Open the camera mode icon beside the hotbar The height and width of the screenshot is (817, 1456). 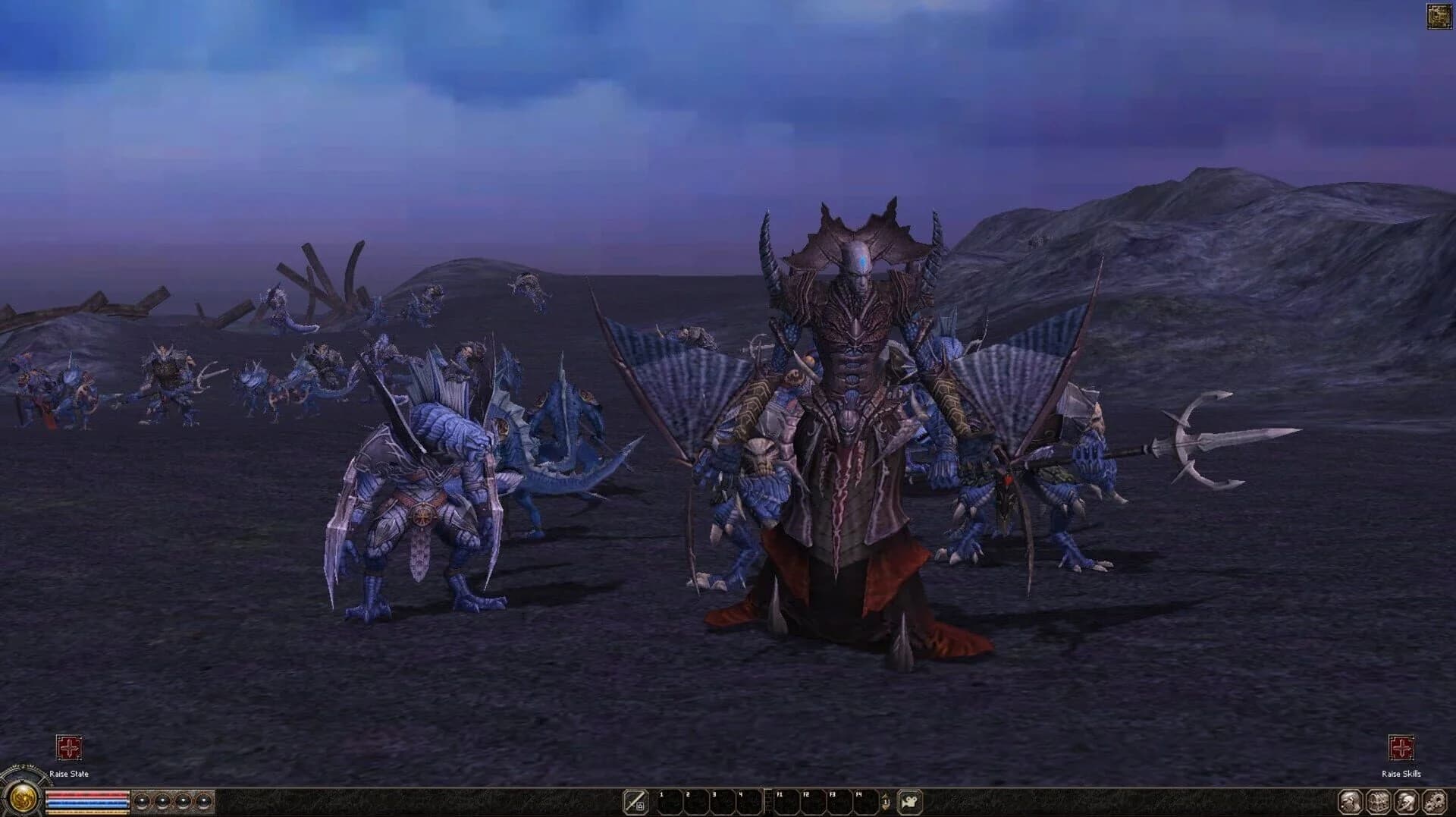pos(910,801)
